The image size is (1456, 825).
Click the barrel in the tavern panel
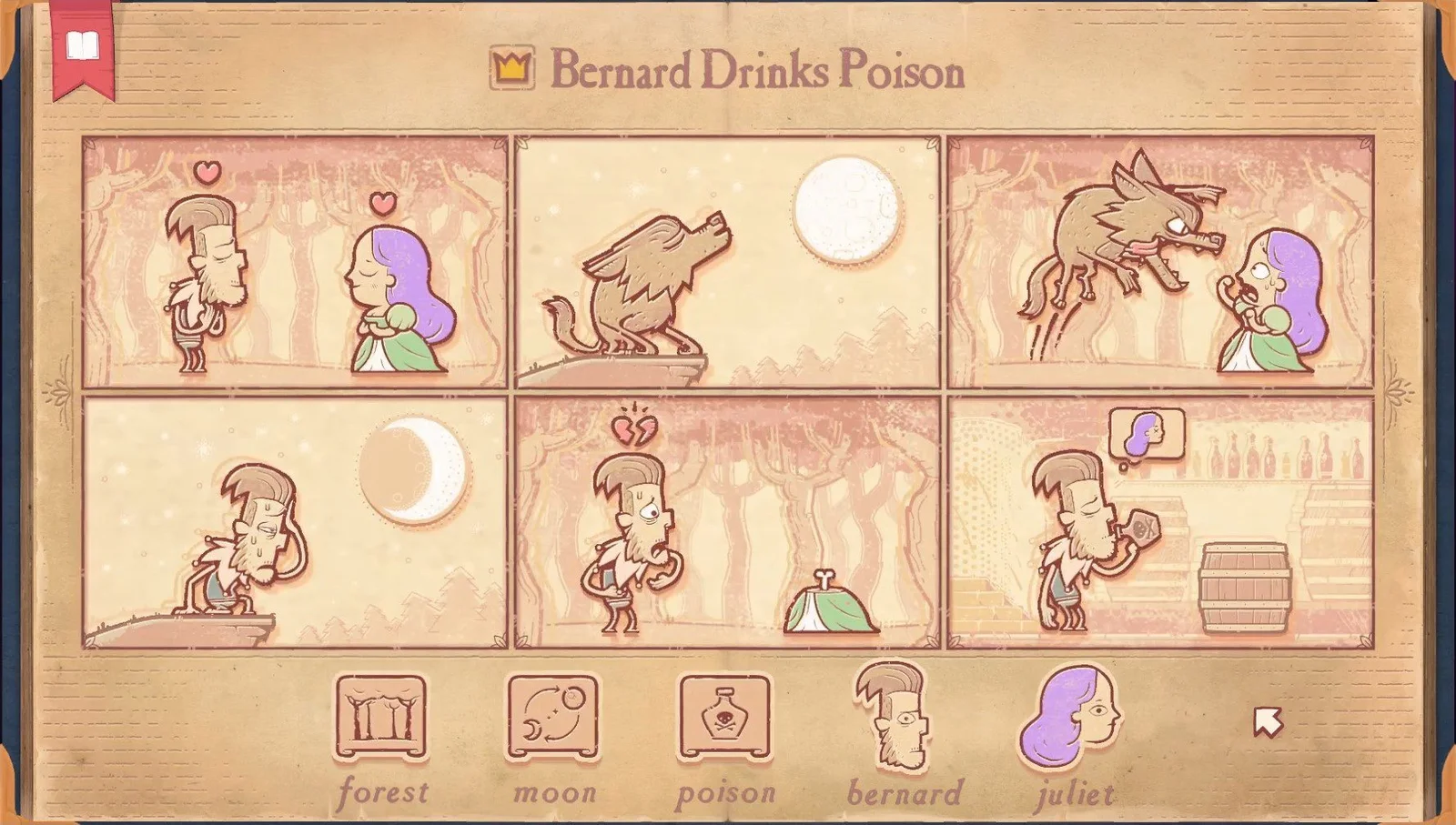point(1243,587)
